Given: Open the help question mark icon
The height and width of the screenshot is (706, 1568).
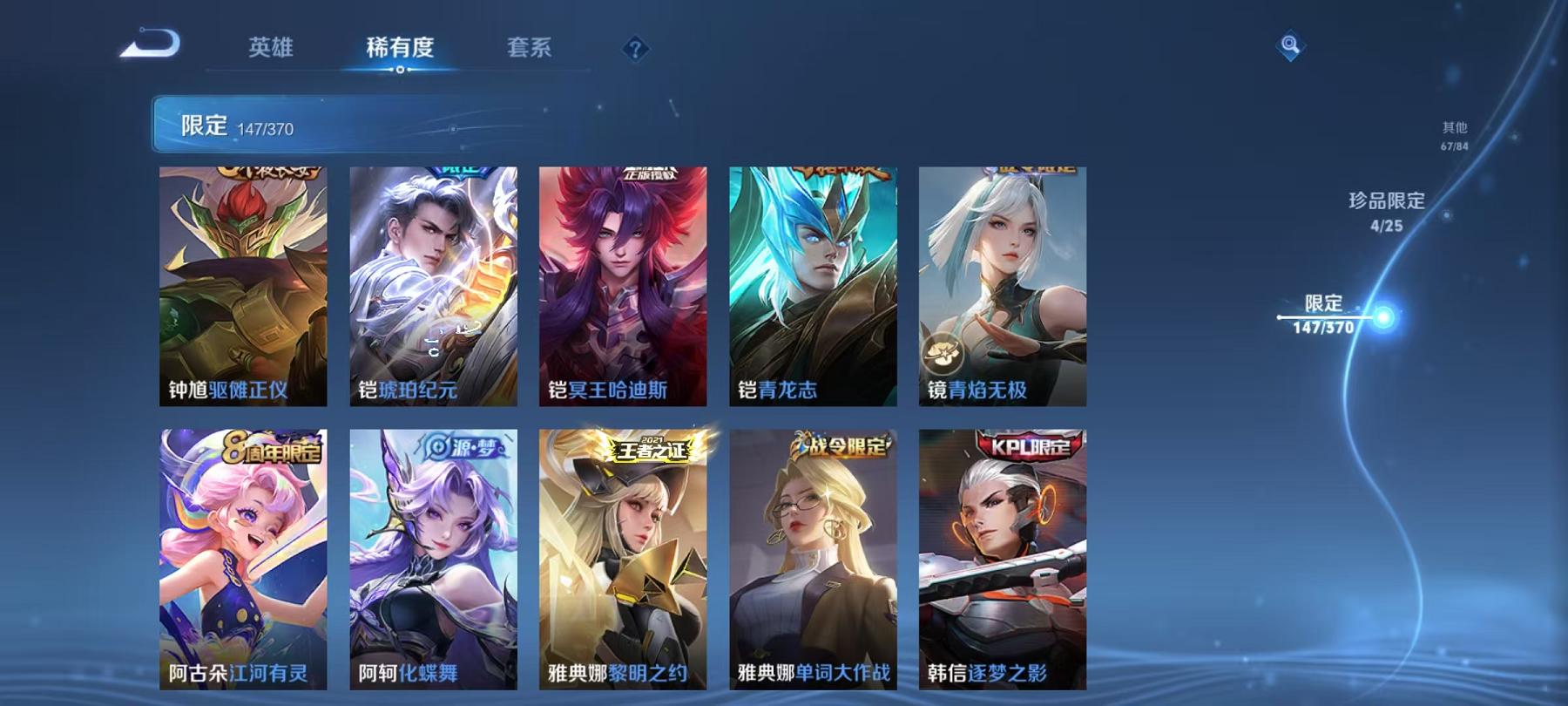Looking at the screenshot, I should tap(634, 51).
